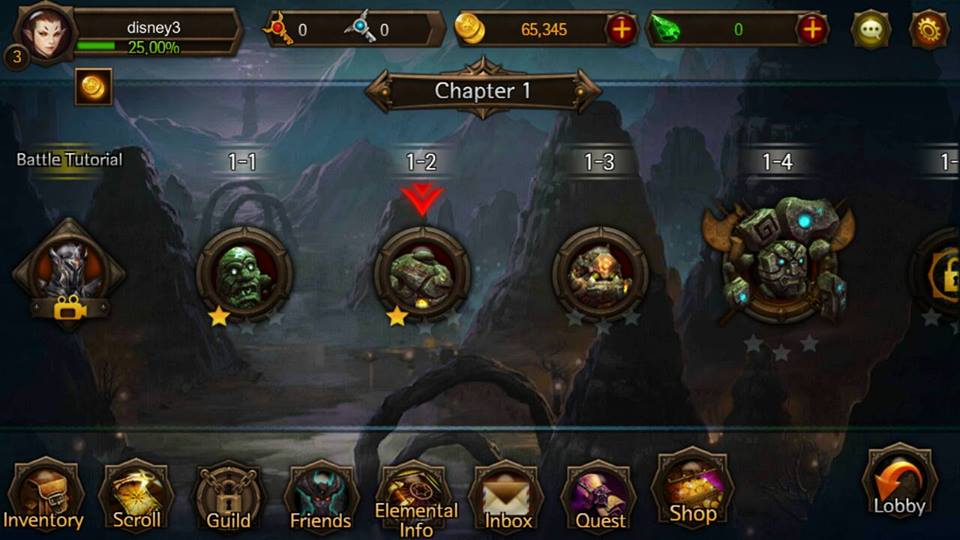960x540 pixels.
Task: Open settings gear icon
Action: 929,30
